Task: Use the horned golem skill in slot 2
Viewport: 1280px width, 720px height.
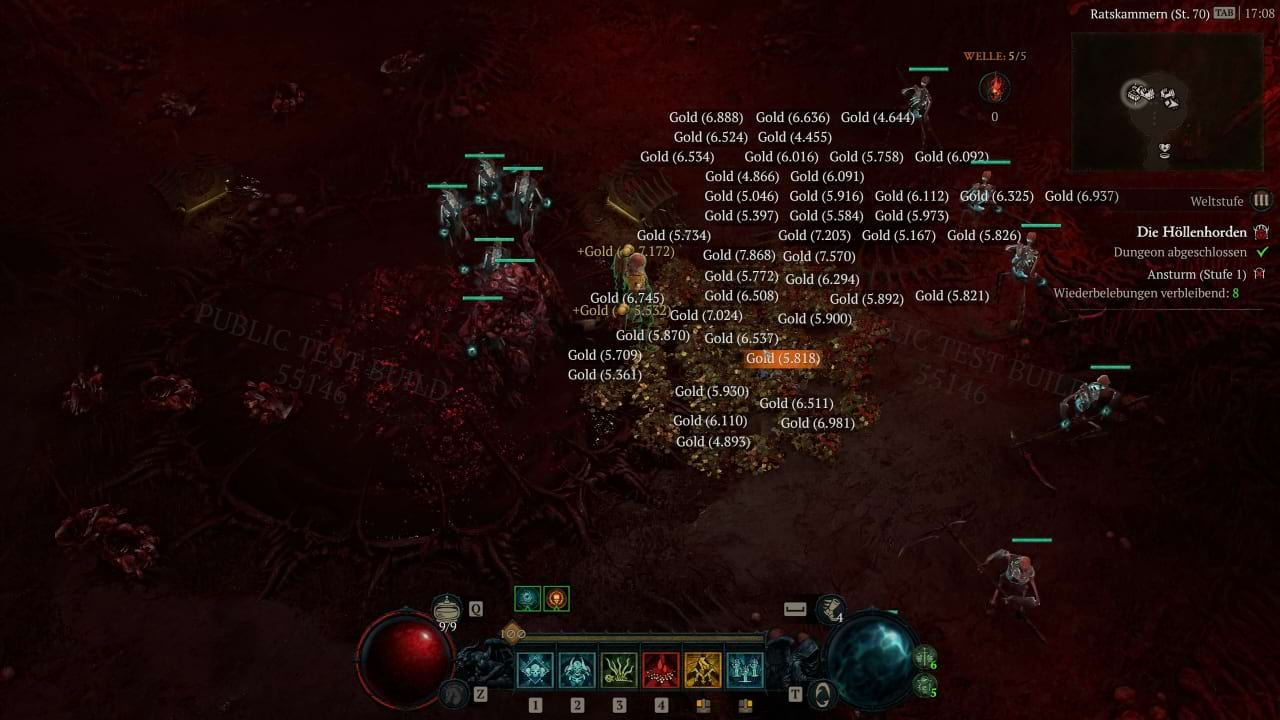Action: 577,670
